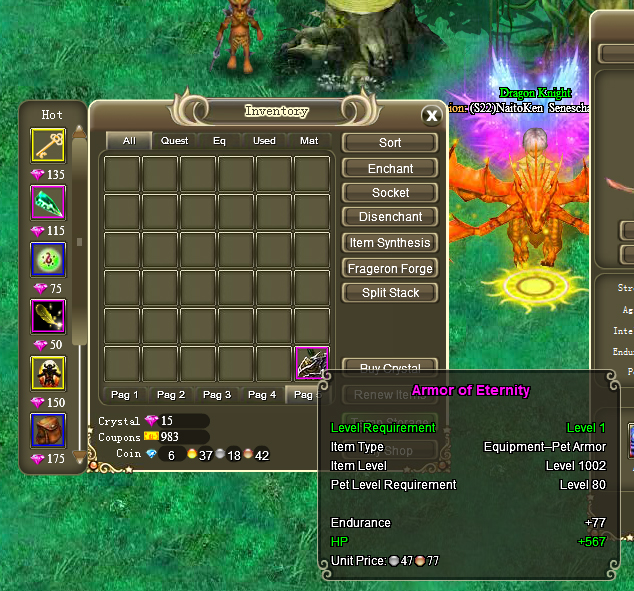The height and width of the screenshot is (591, 634).
Task: Pick the leather bag Hot item
Action: click(48, 431)
